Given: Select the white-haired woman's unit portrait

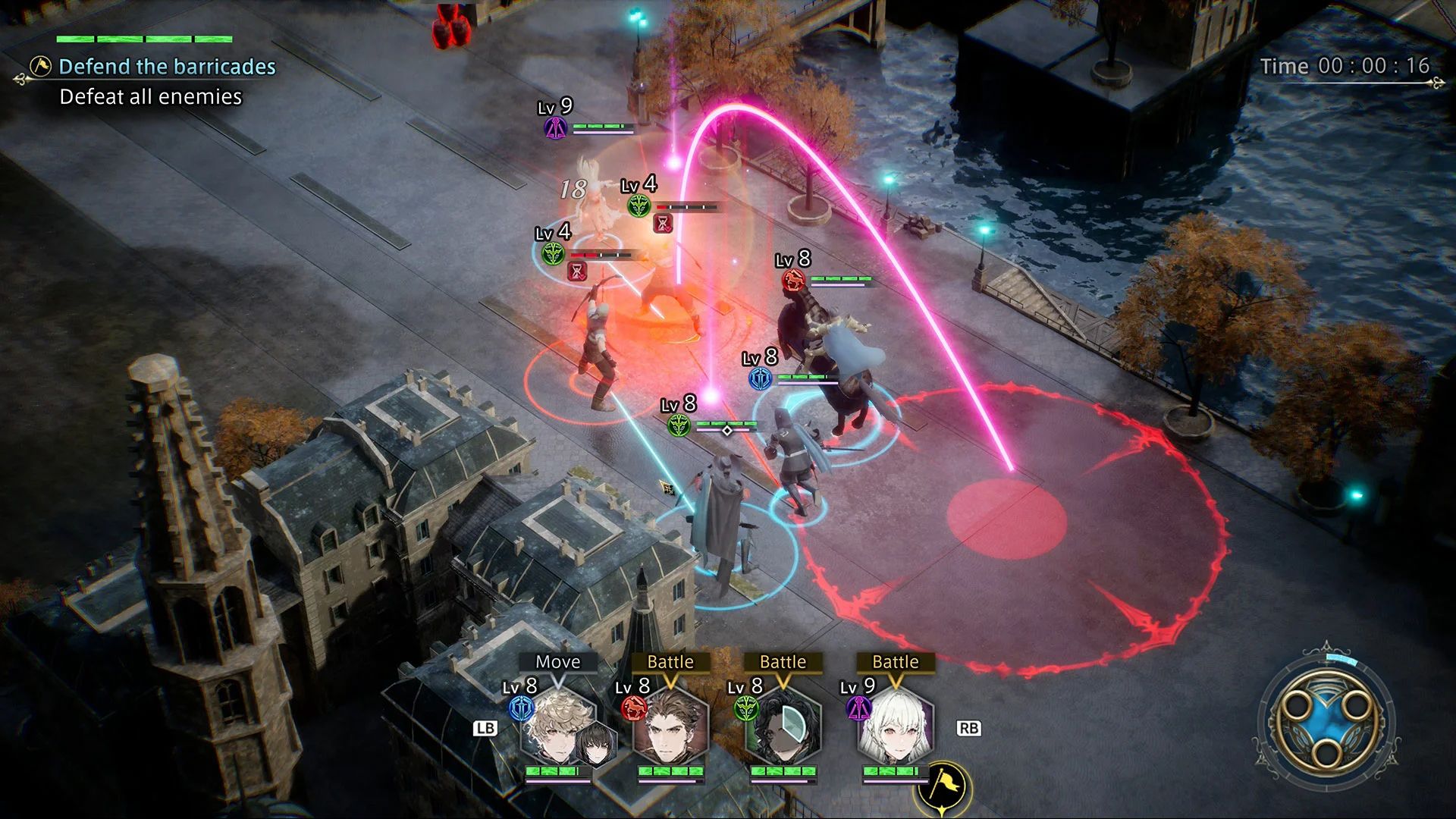Looking at the screenshot, I should [x=895, y=729].
